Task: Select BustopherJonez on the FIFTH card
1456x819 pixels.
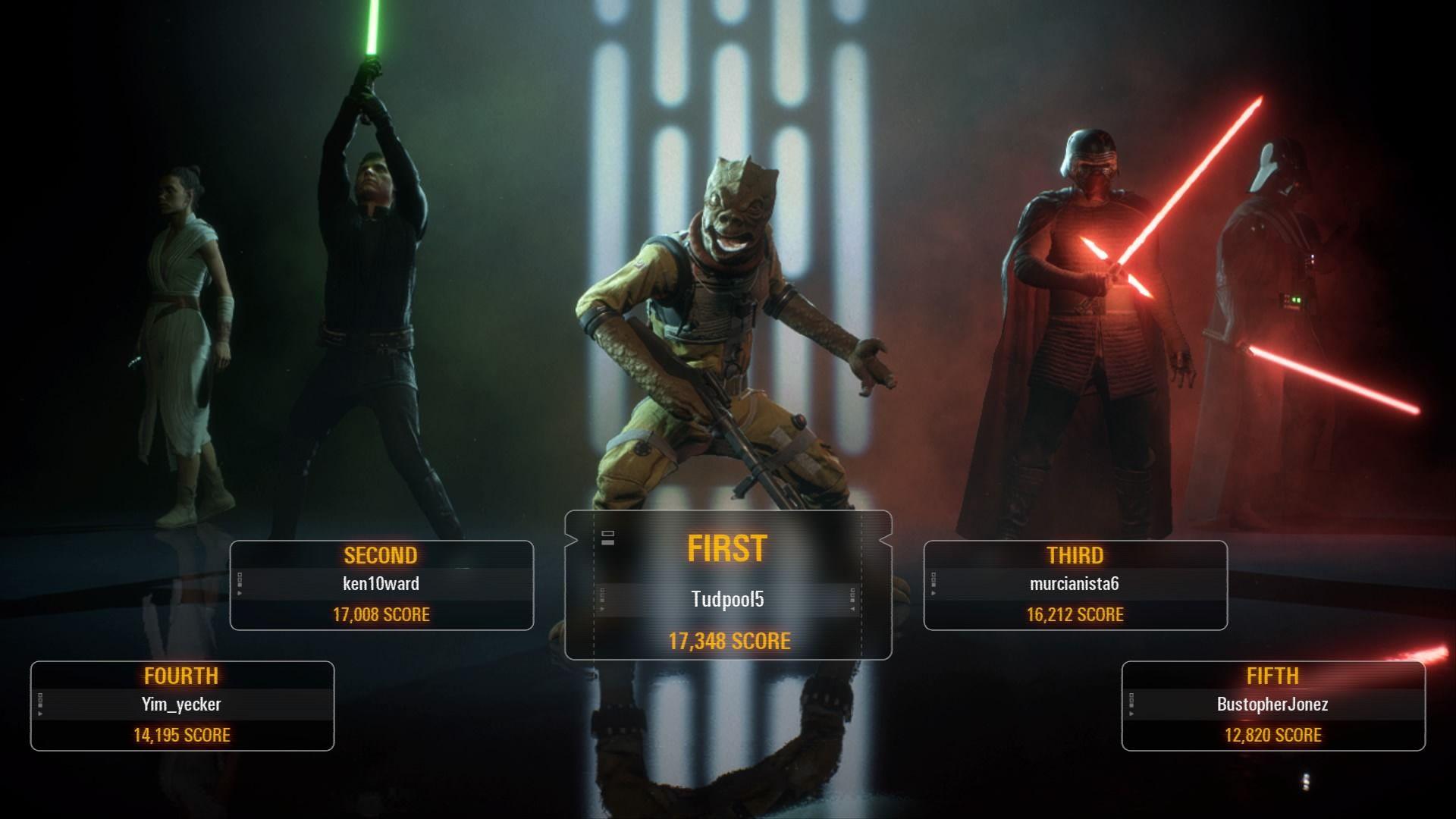Action: click(1271, 704)
